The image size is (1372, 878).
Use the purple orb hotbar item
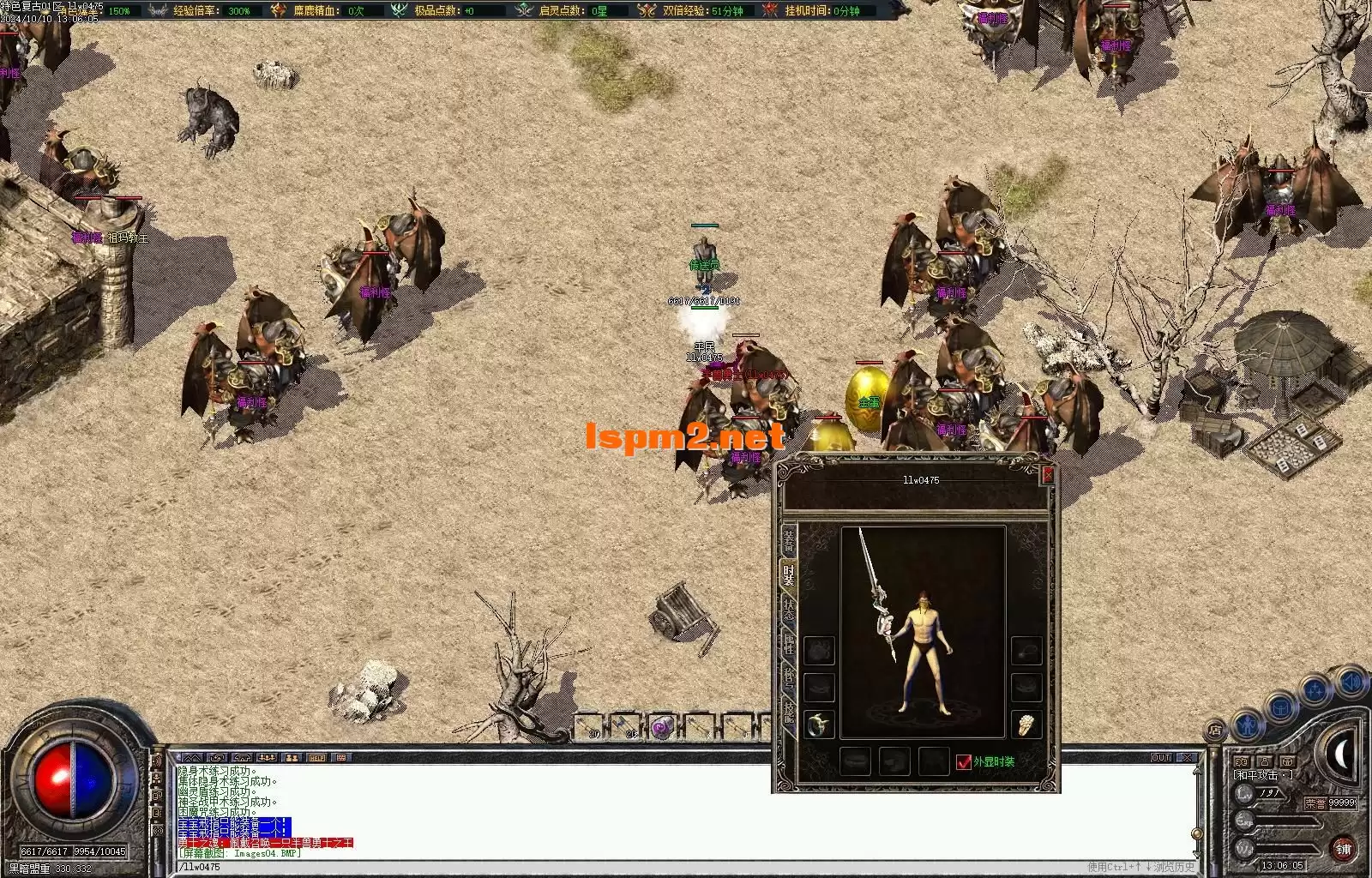(x=661, y=728)
